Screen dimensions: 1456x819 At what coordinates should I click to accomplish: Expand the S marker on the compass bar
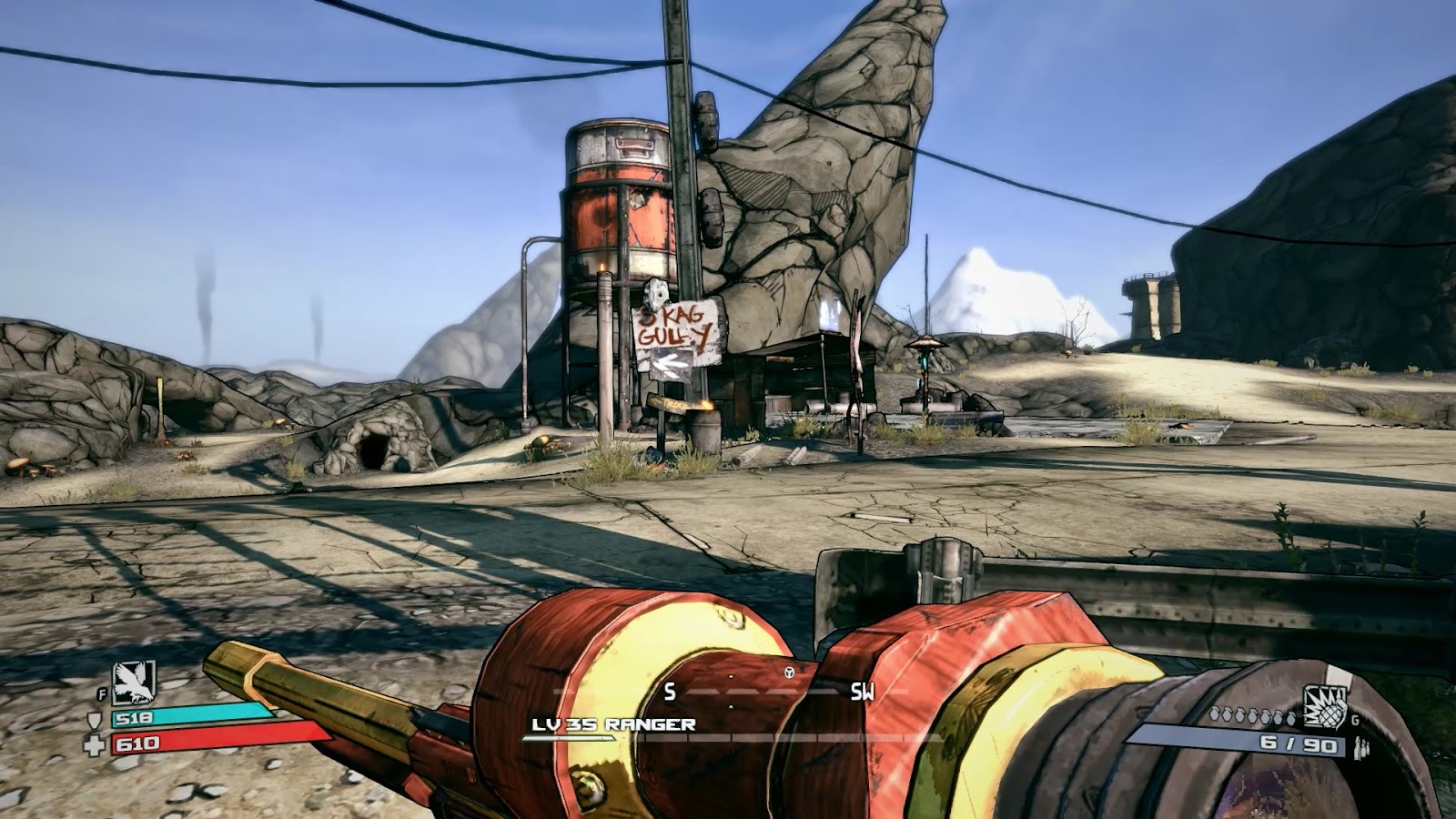tap(669, 692)
